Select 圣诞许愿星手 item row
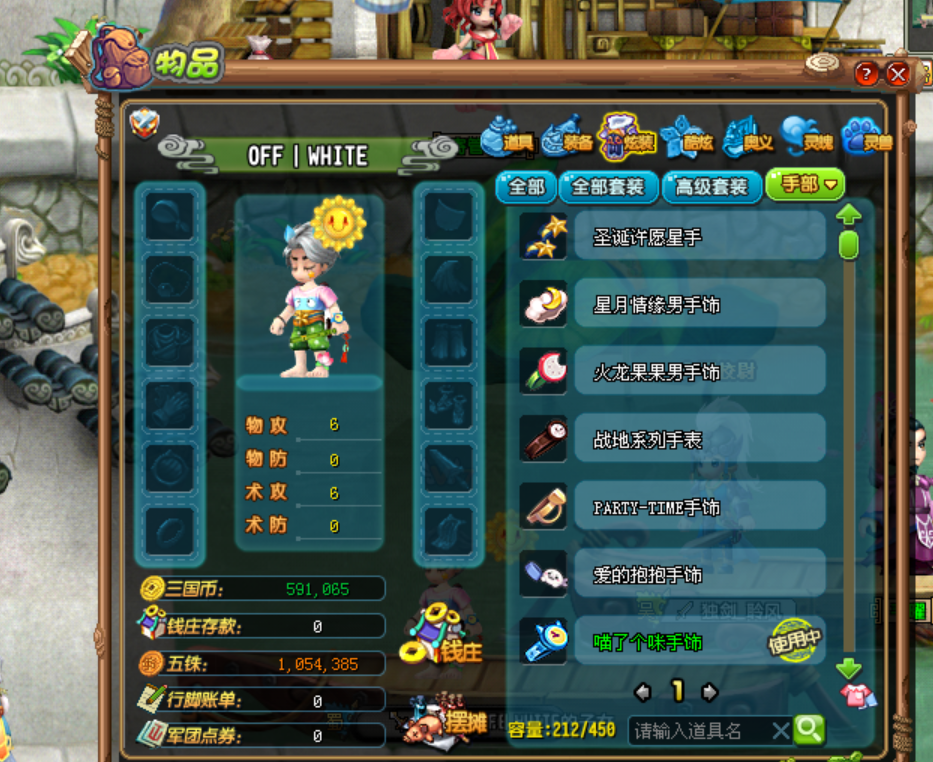The width and height of the screenshot is (933, 762). 699,237
